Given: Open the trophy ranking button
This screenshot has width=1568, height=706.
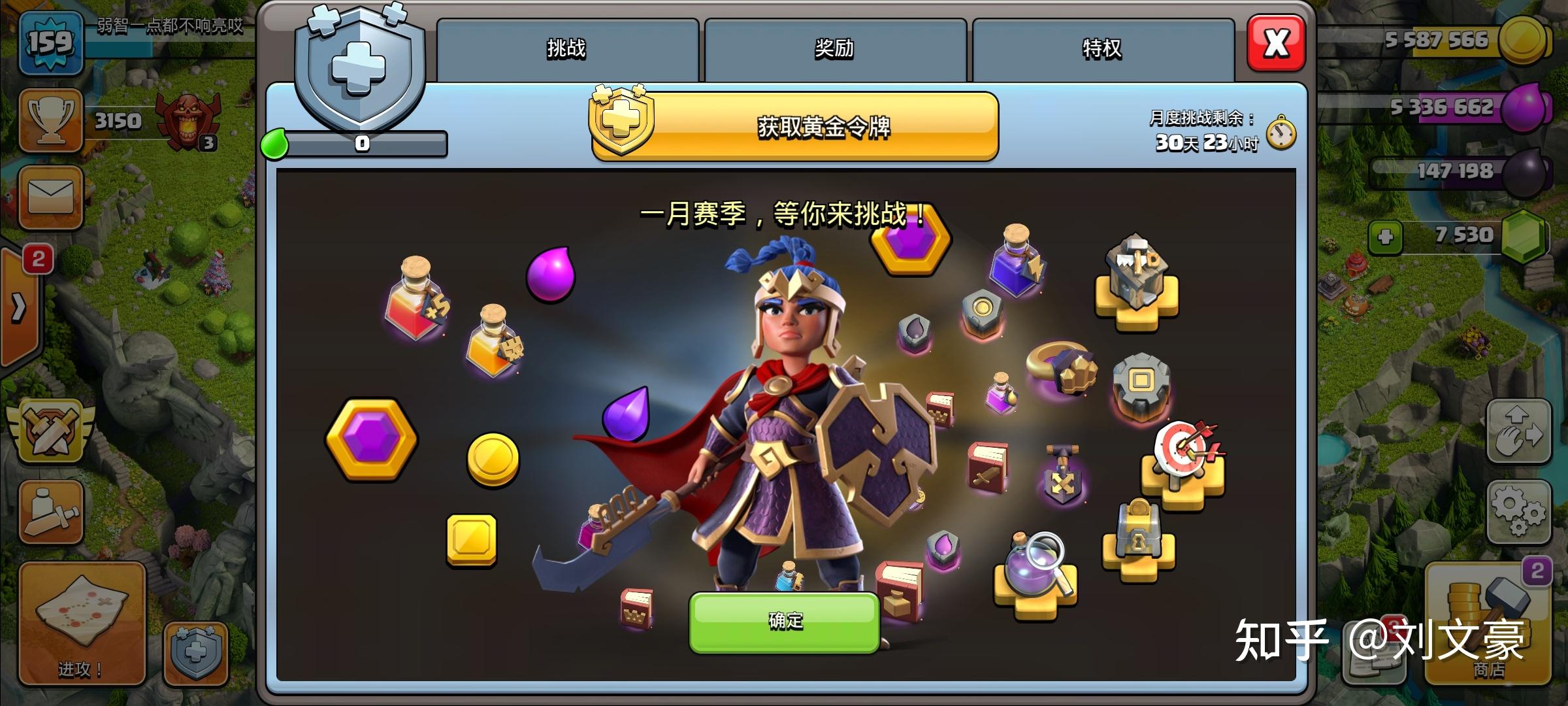Looking at the screenshot, I should coord(51,121).
